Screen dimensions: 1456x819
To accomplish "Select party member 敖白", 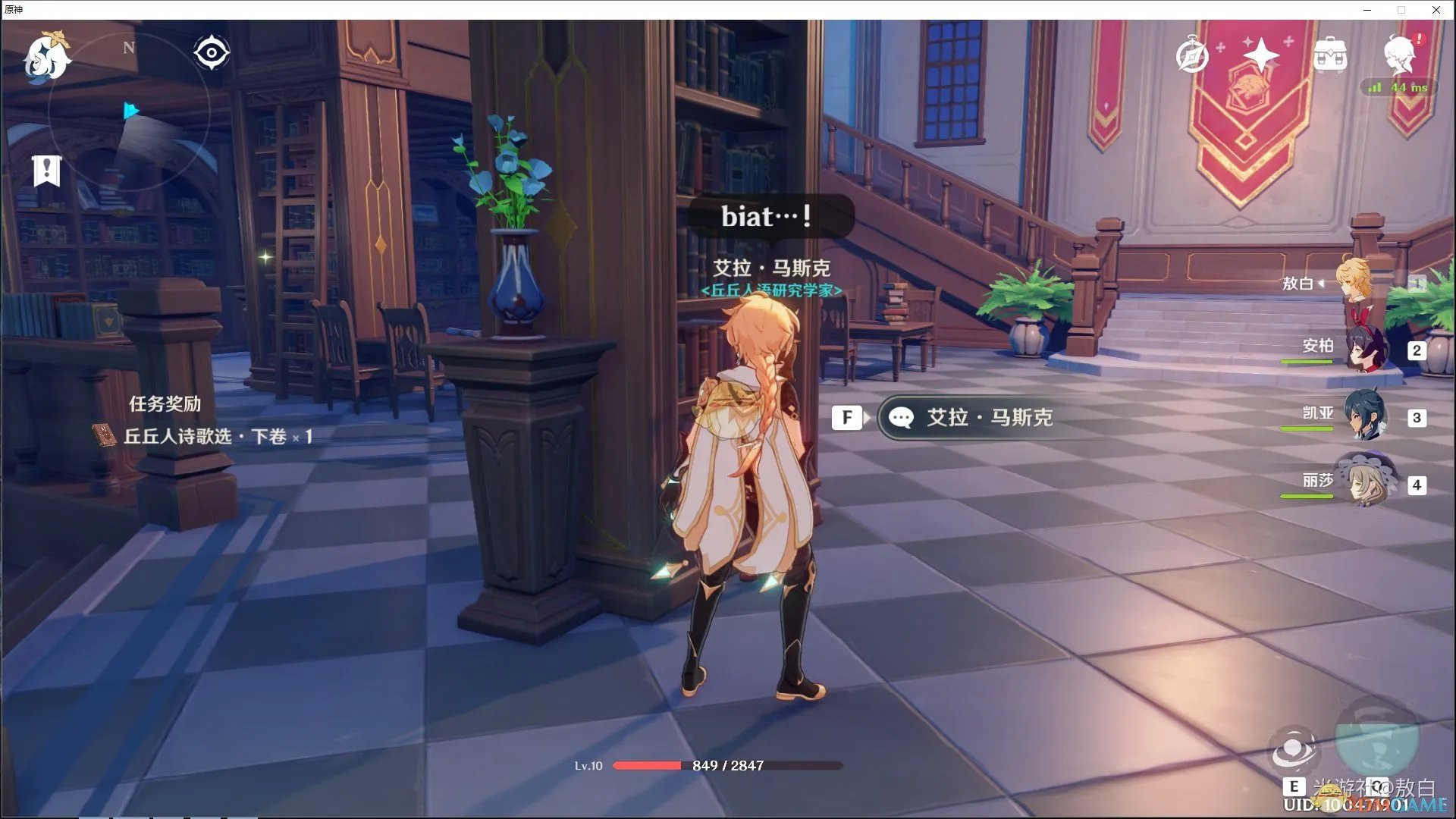I will point(1354,283).
